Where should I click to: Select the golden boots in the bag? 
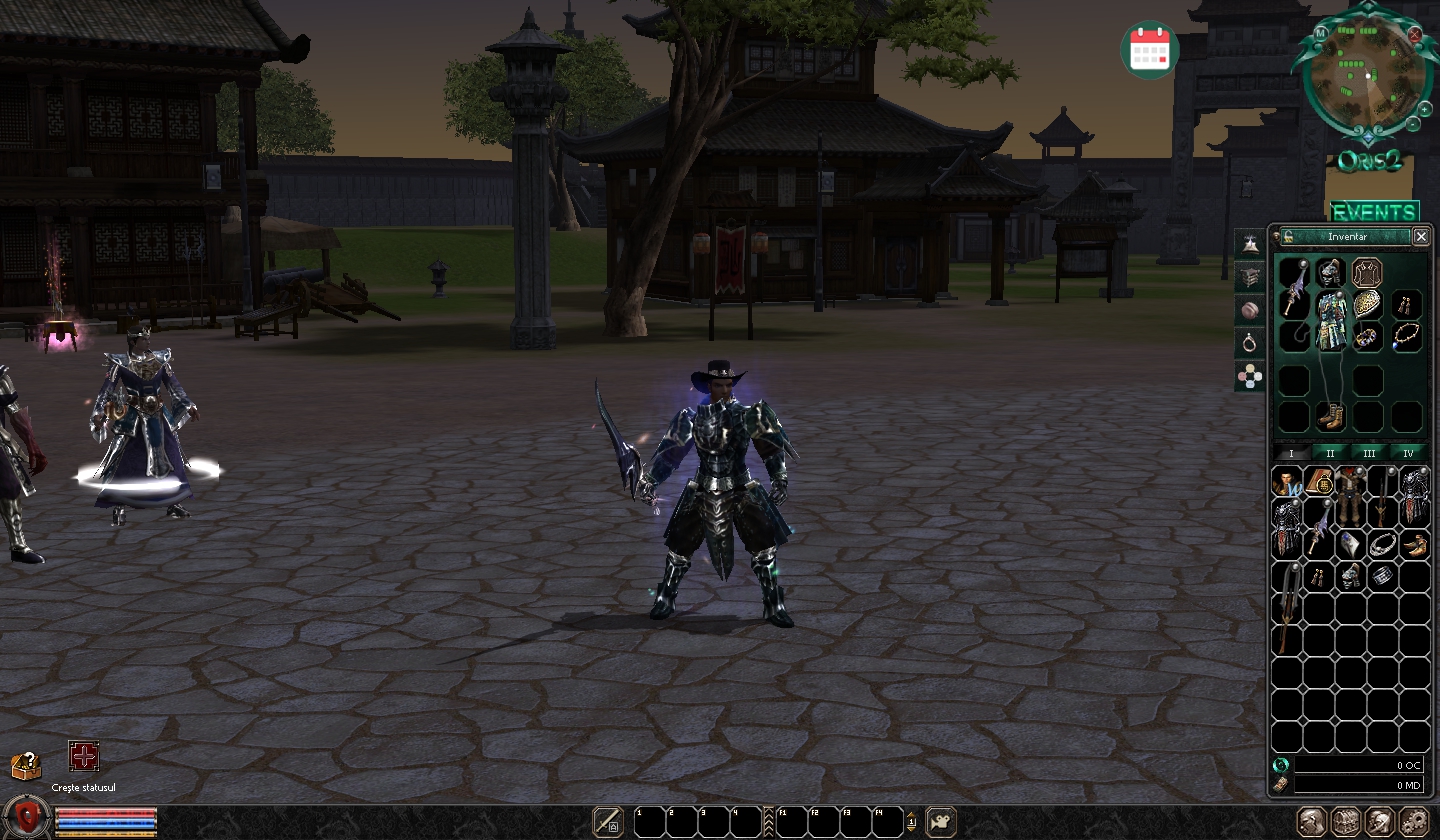tap(1413, 545)
